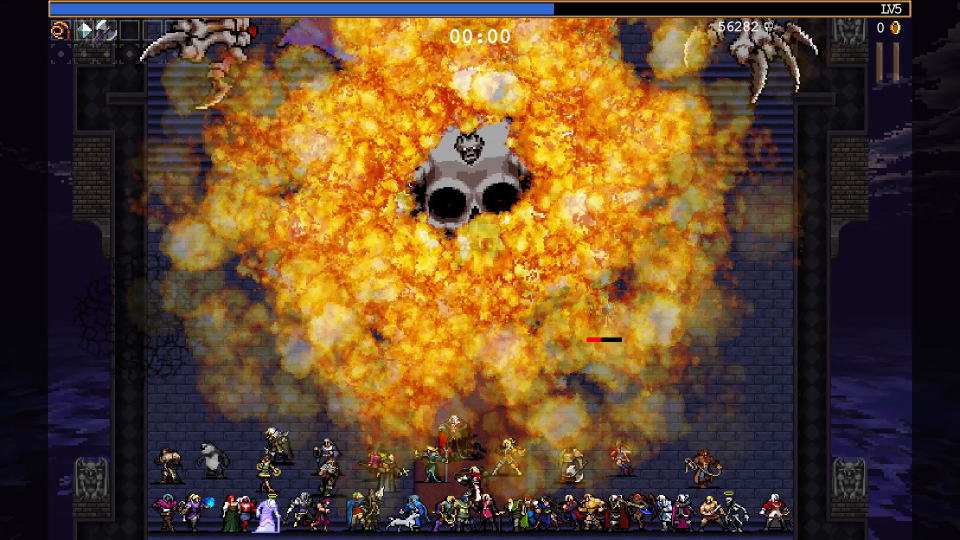The image size is (960, 540).
Task: Select the axe weapon icon
Action: (105, 30)
